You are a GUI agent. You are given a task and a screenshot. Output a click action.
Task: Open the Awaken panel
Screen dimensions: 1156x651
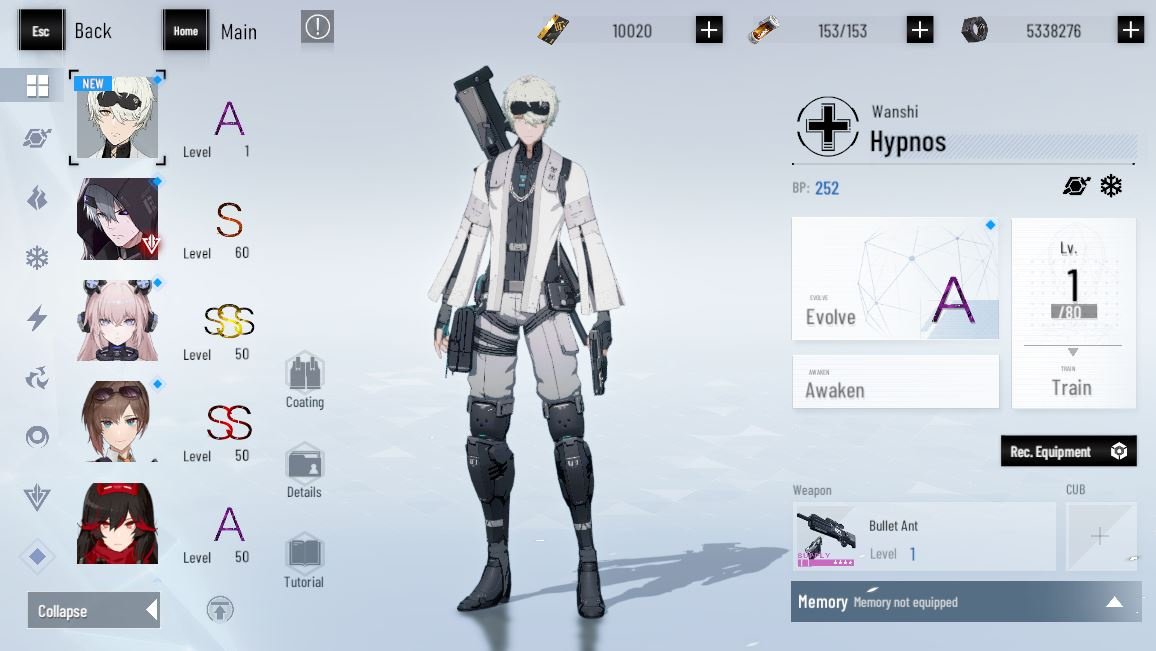tap(895, 381)
